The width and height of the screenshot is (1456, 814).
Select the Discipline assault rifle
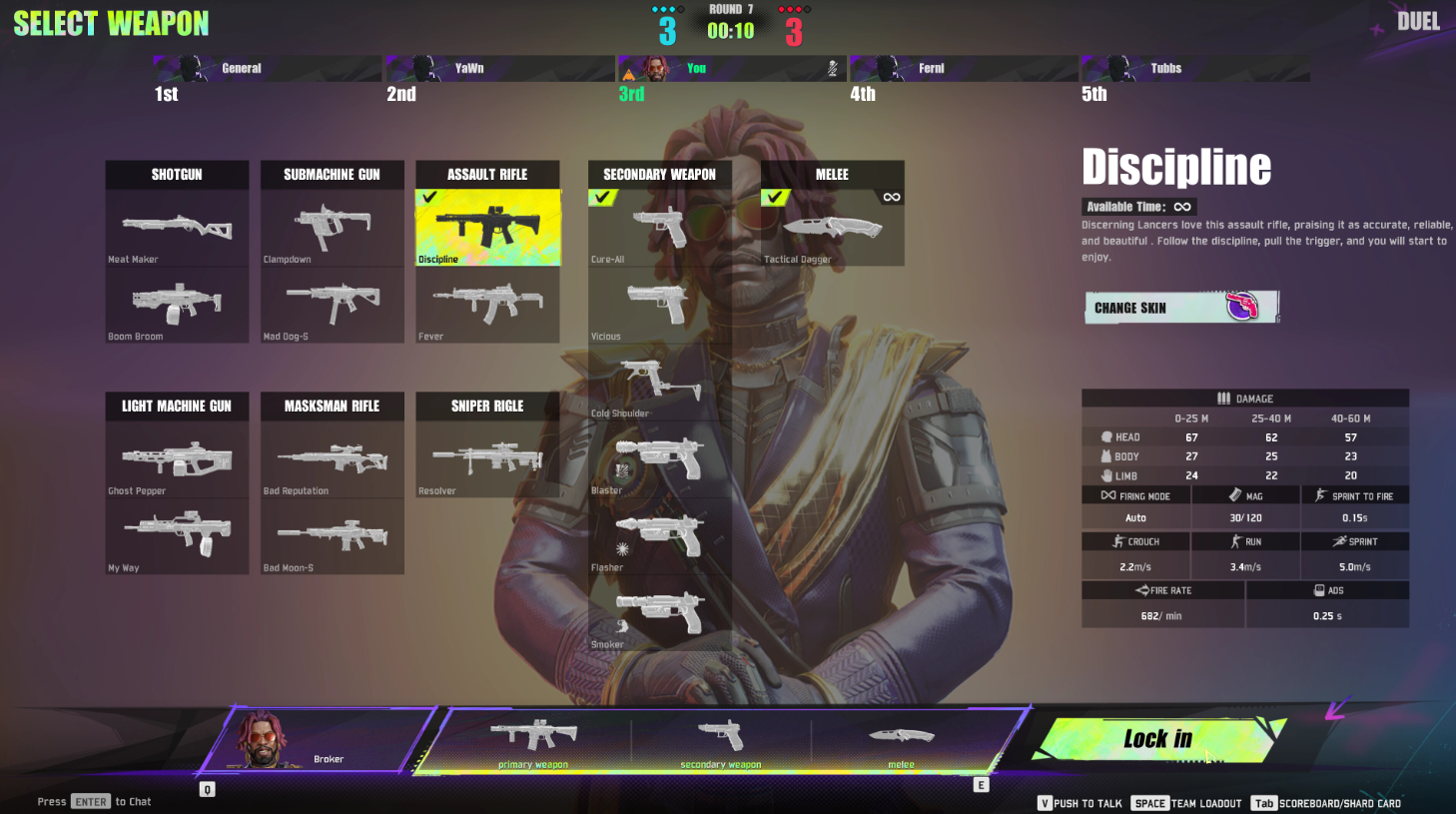tap(487, 228)
